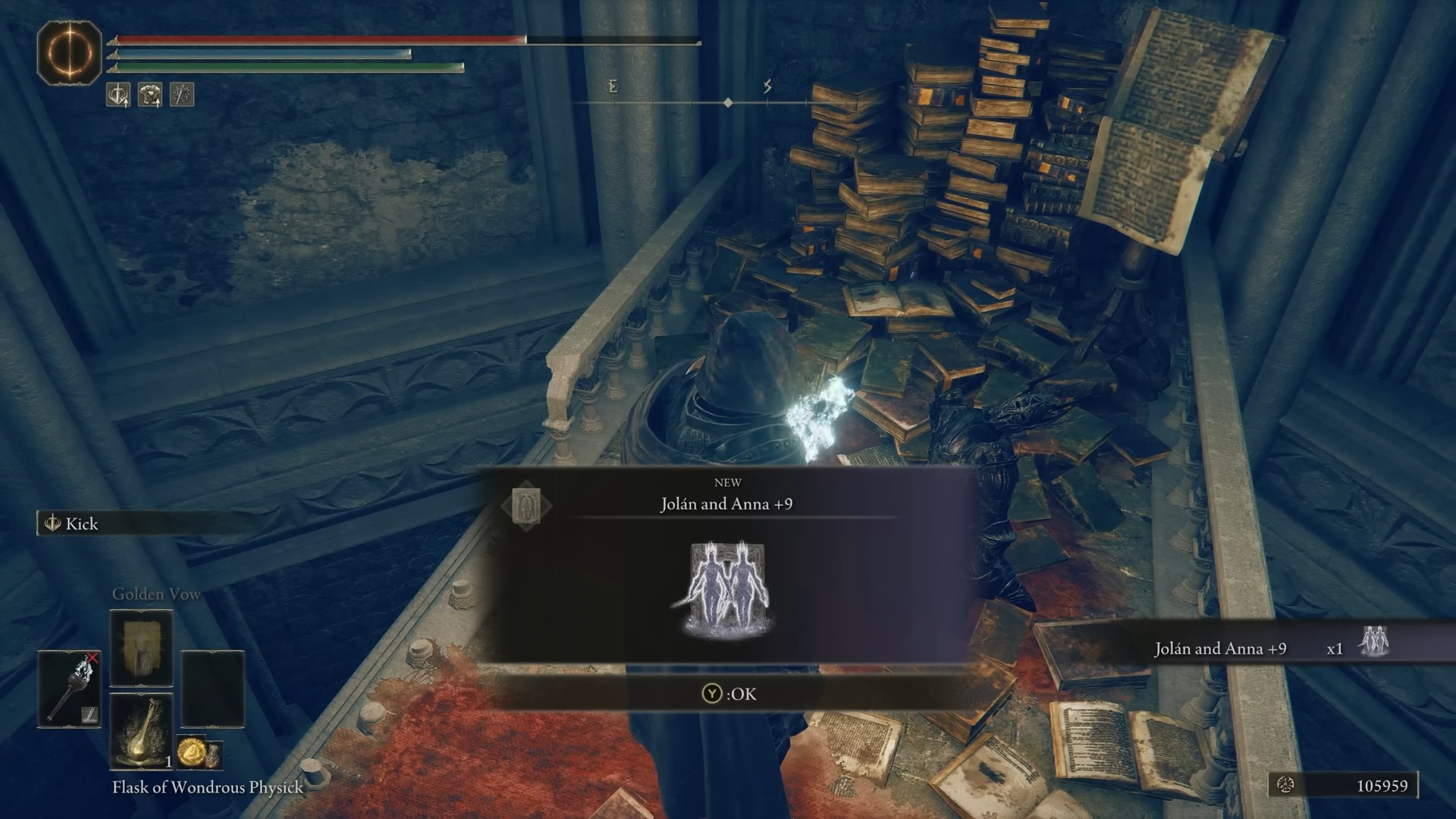Image resolution: width=1456 pixels, height=819 pixels.
Task: Select the Jolán and Anna spirit ash image
Action: click(x=726, y=589)
